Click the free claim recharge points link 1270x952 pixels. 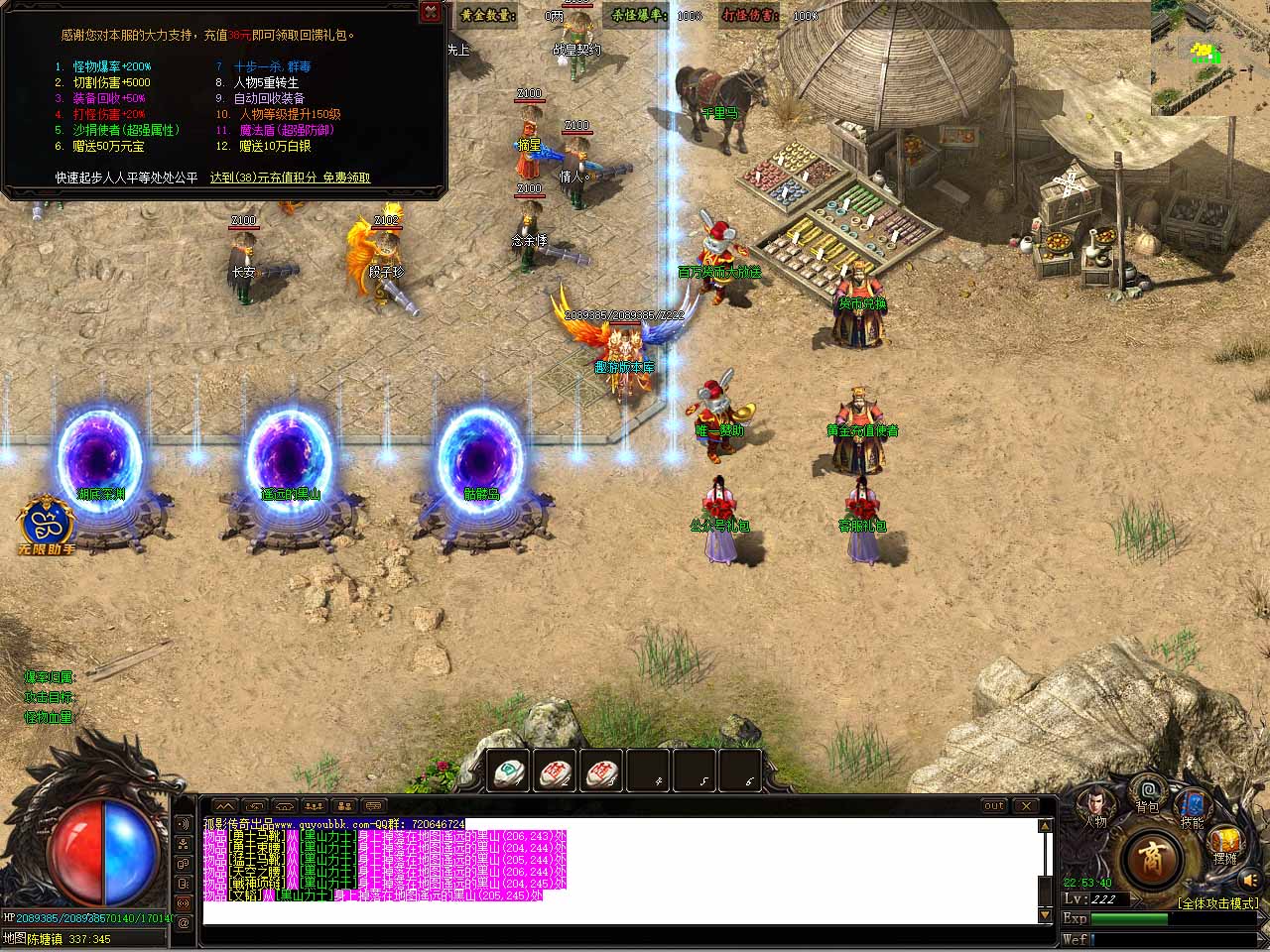(x=290, y=178)
